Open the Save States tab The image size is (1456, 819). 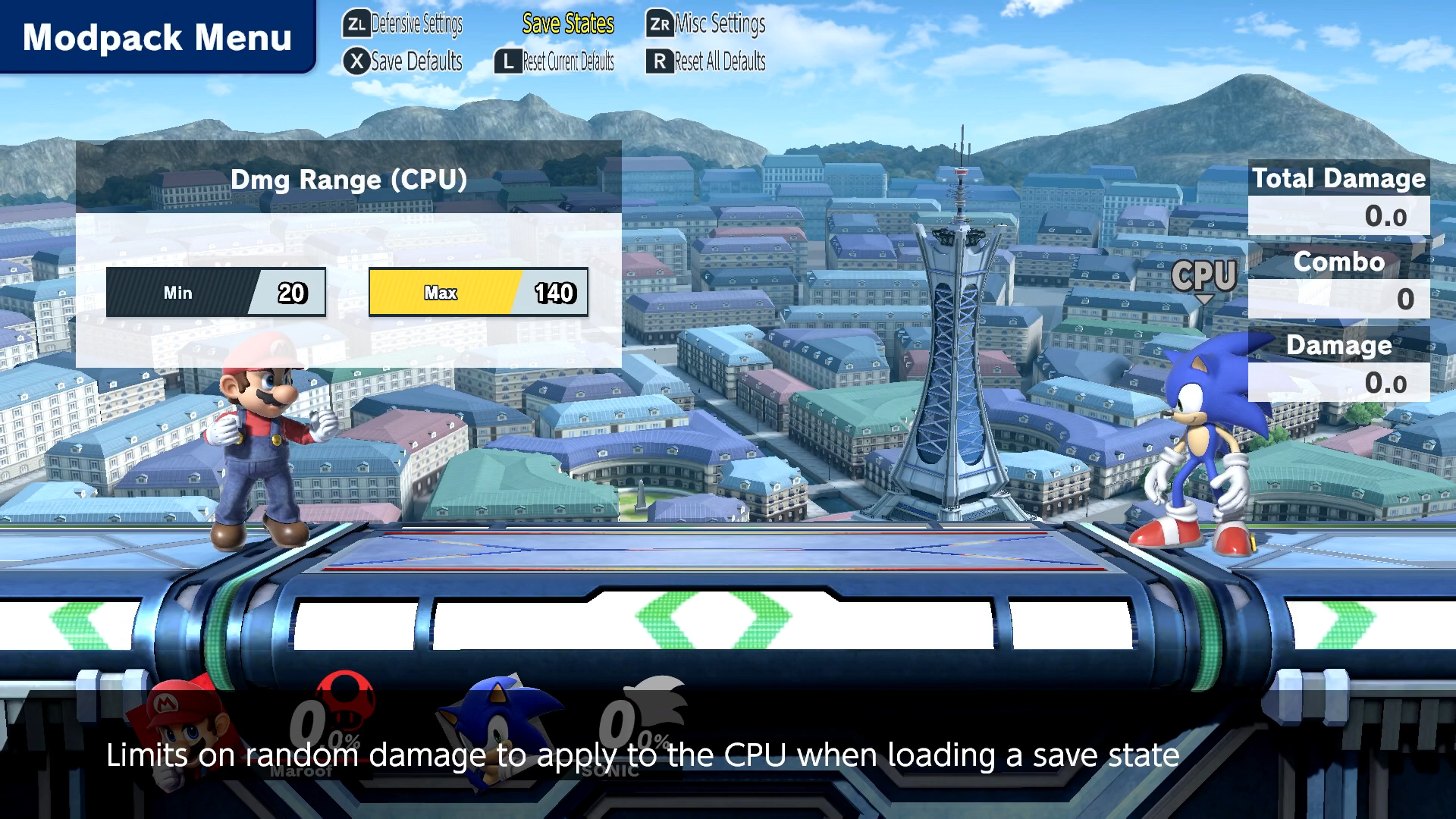tap(568, 24)
